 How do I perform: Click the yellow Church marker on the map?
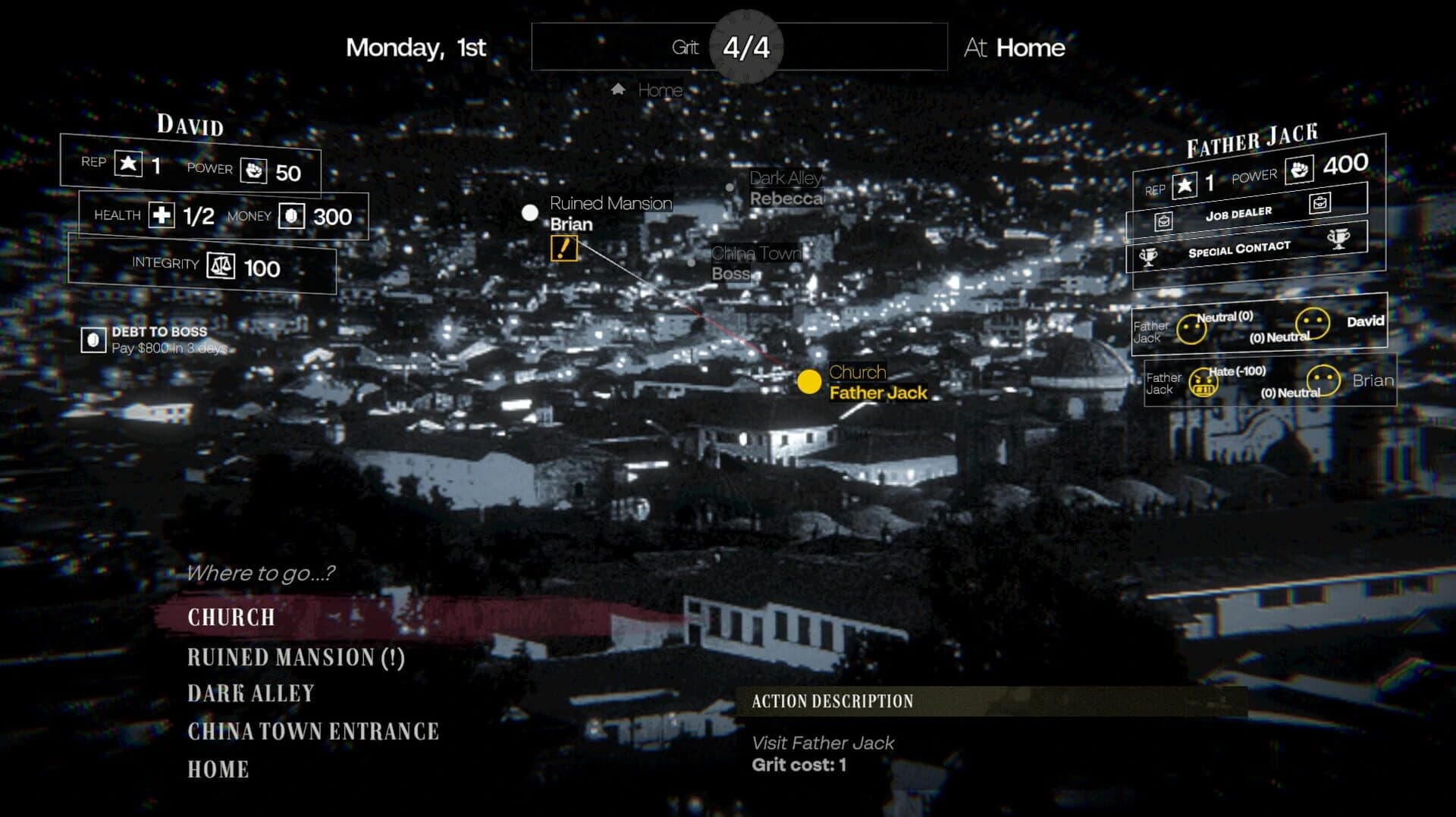point(811,383)
